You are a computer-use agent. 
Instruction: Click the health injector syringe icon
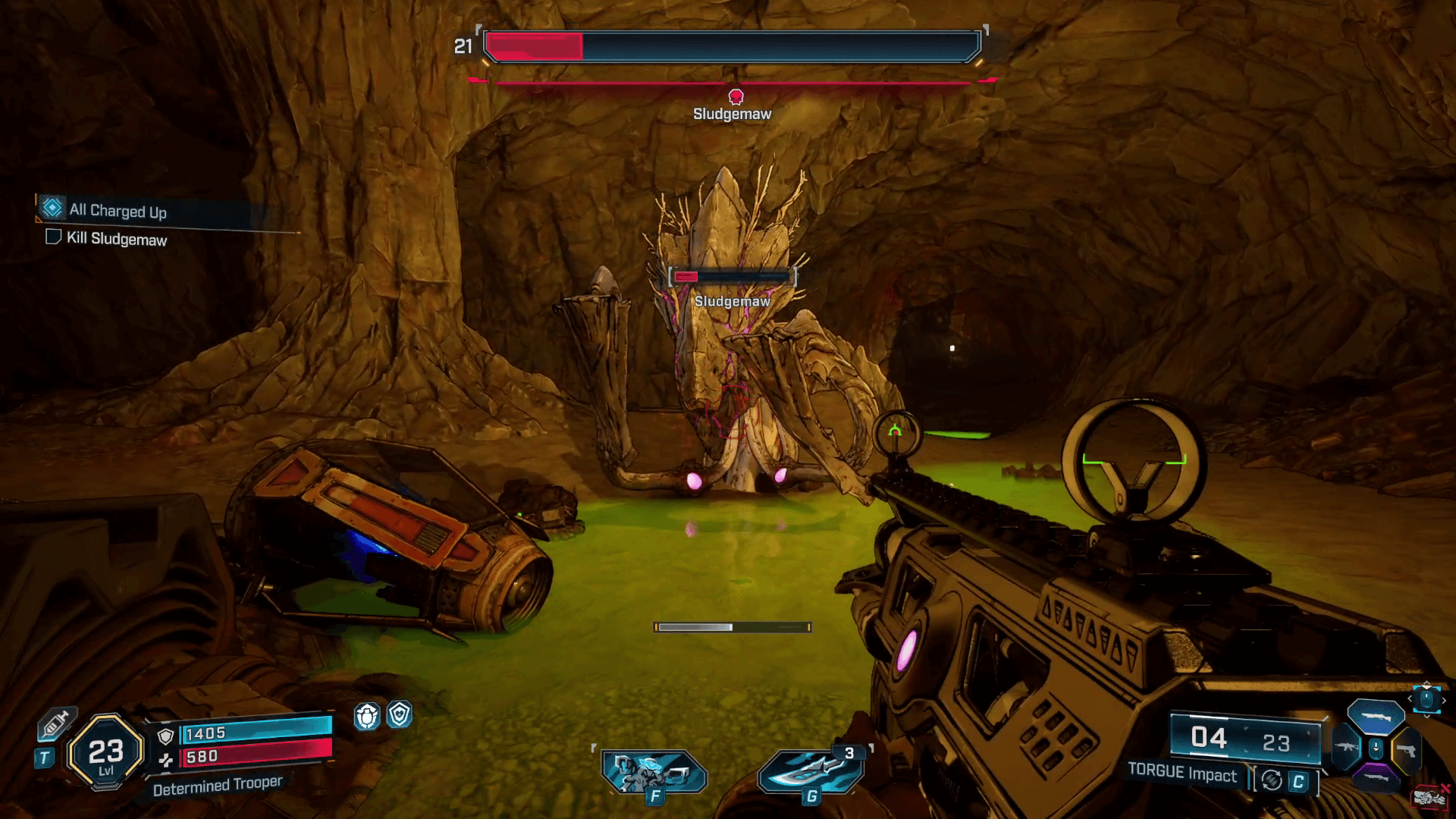click(x=58, y=725)
